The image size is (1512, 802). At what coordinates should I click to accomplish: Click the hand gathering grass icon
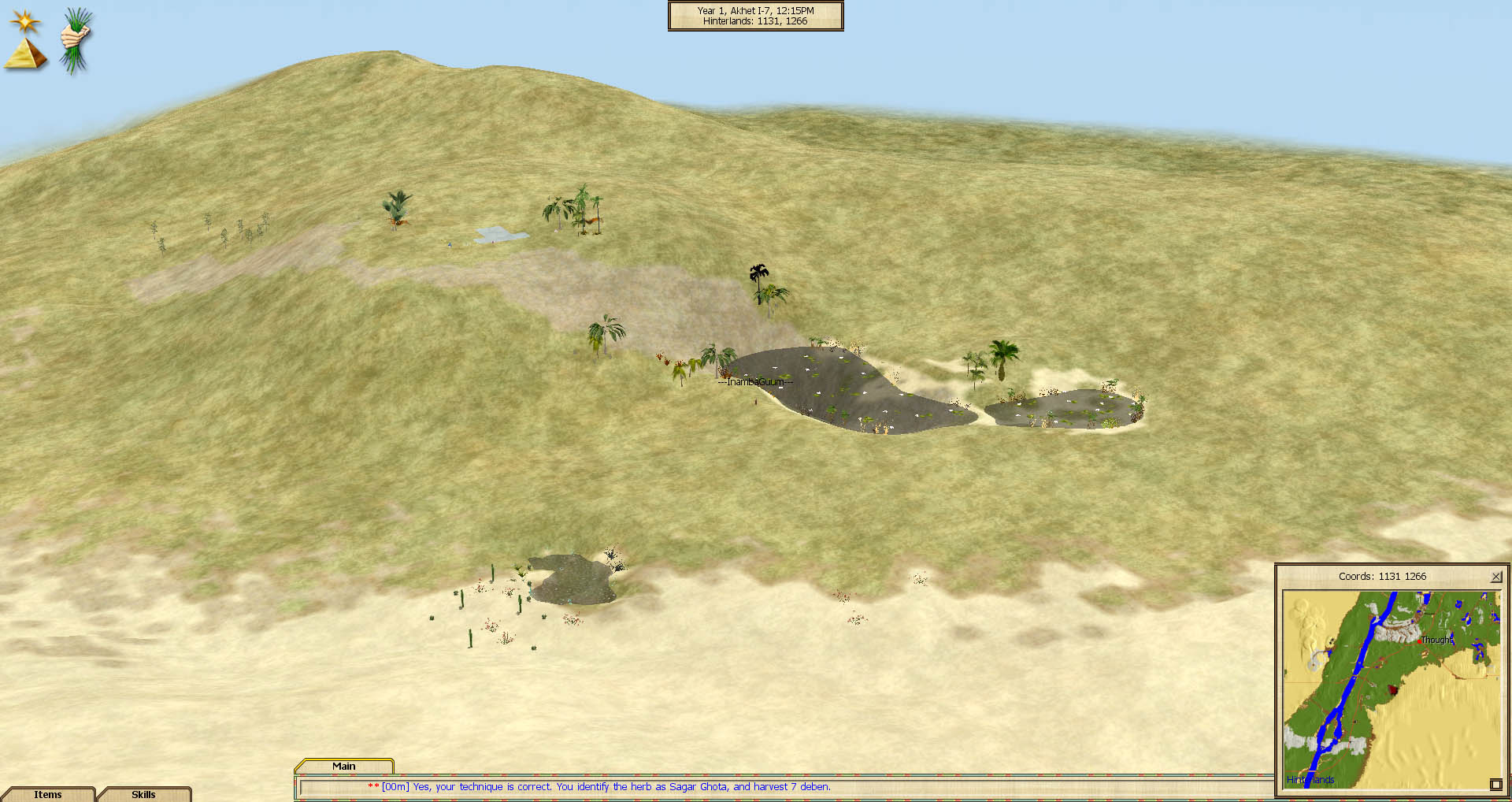click(x=76, y=39)
